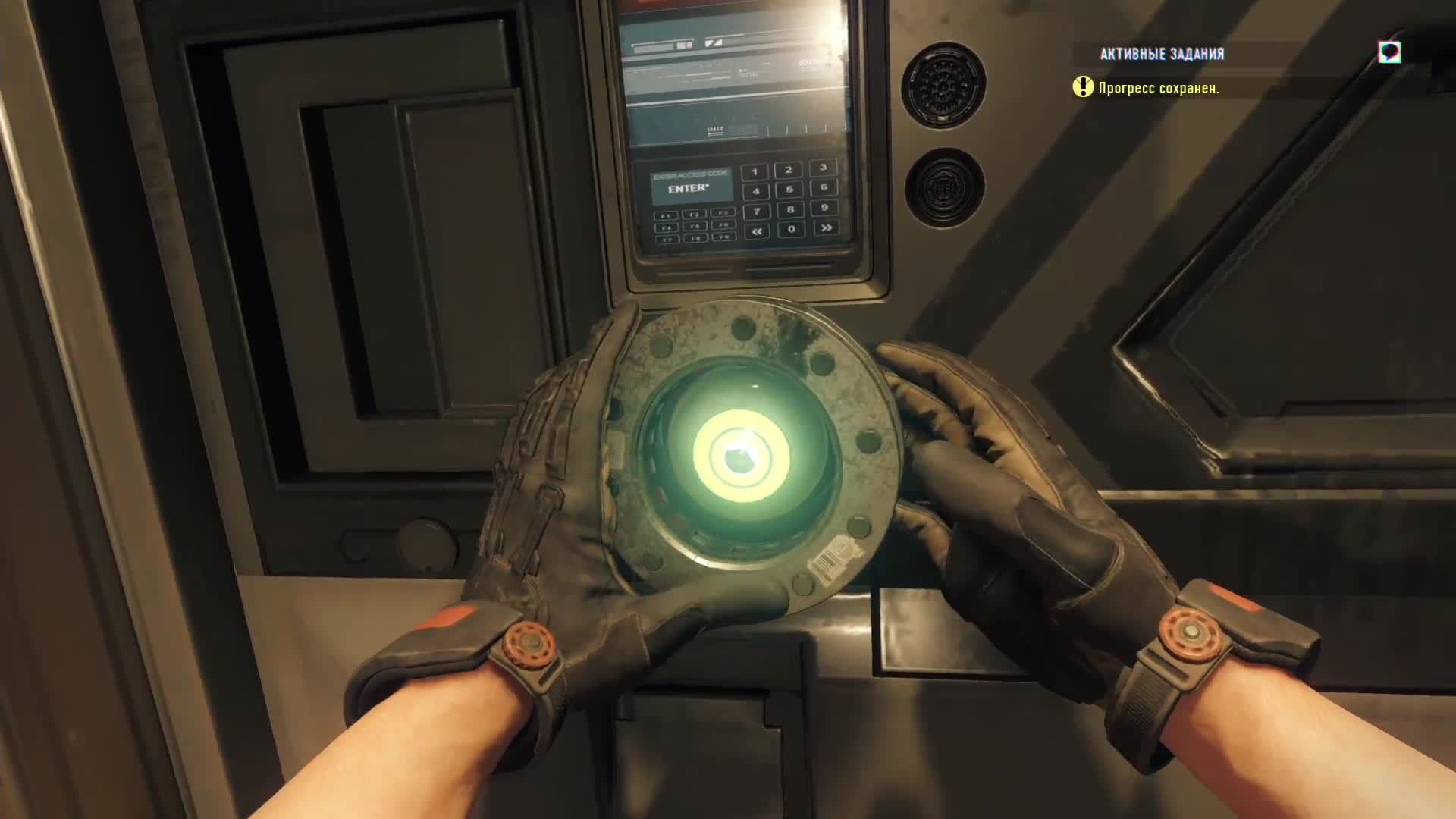The width and height of the screenshot is (1456, 819).
Task: Click the speech bubble notification icon top right
Action: 1389,52
